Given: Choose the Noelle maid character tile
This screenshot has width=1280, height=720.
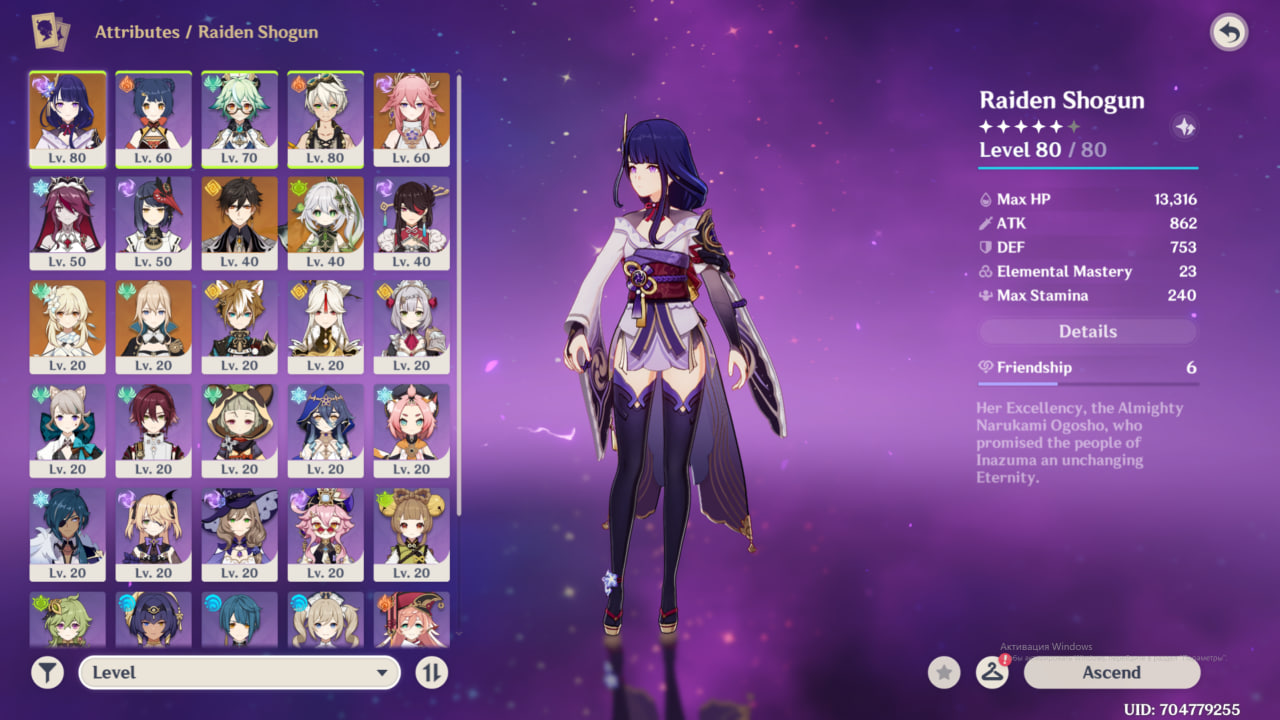Looking at the screenshot, I should click(411, 327).
